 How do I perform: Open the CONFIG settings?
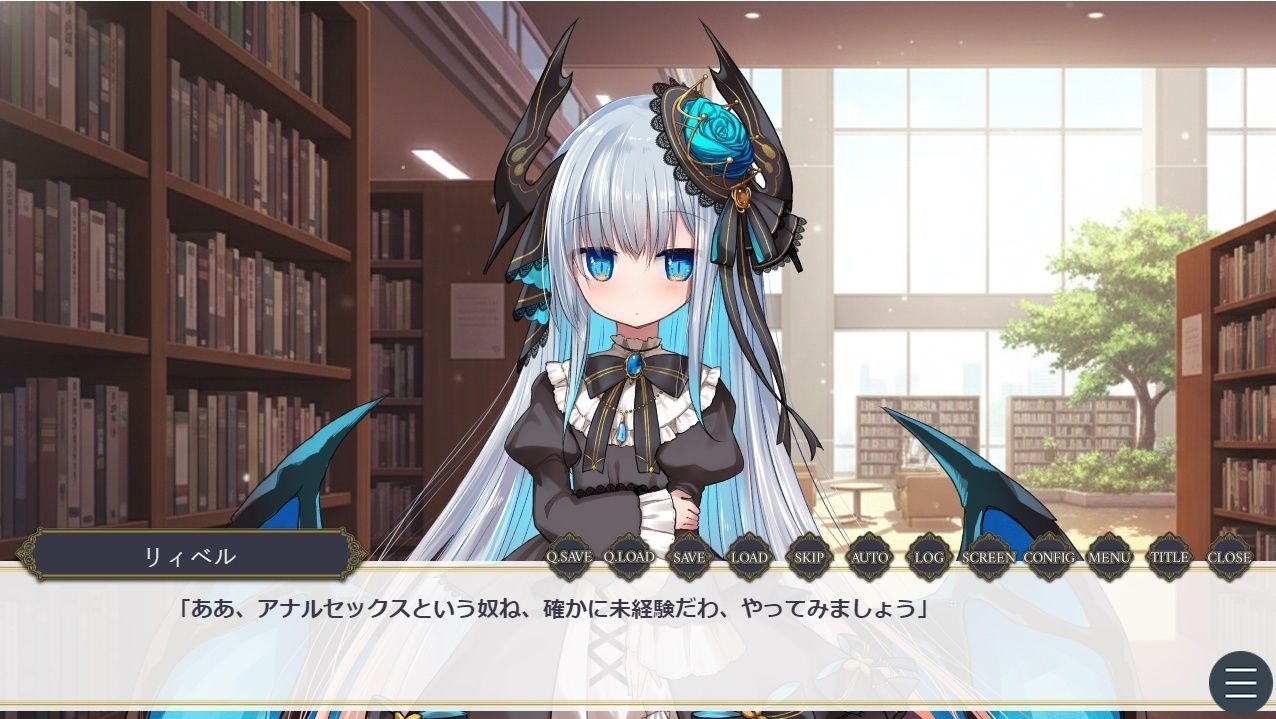point(1049,557)
